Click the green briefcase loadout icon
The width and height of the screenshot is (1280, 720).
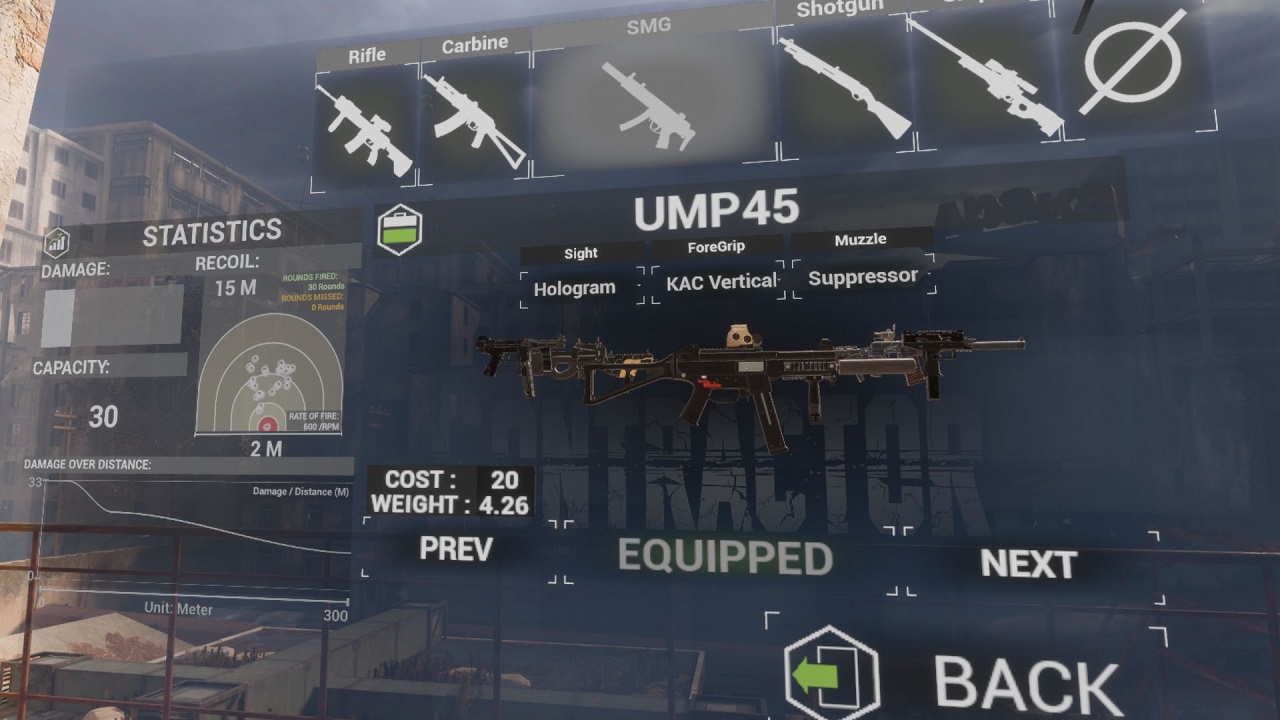(x=399, y=230)
